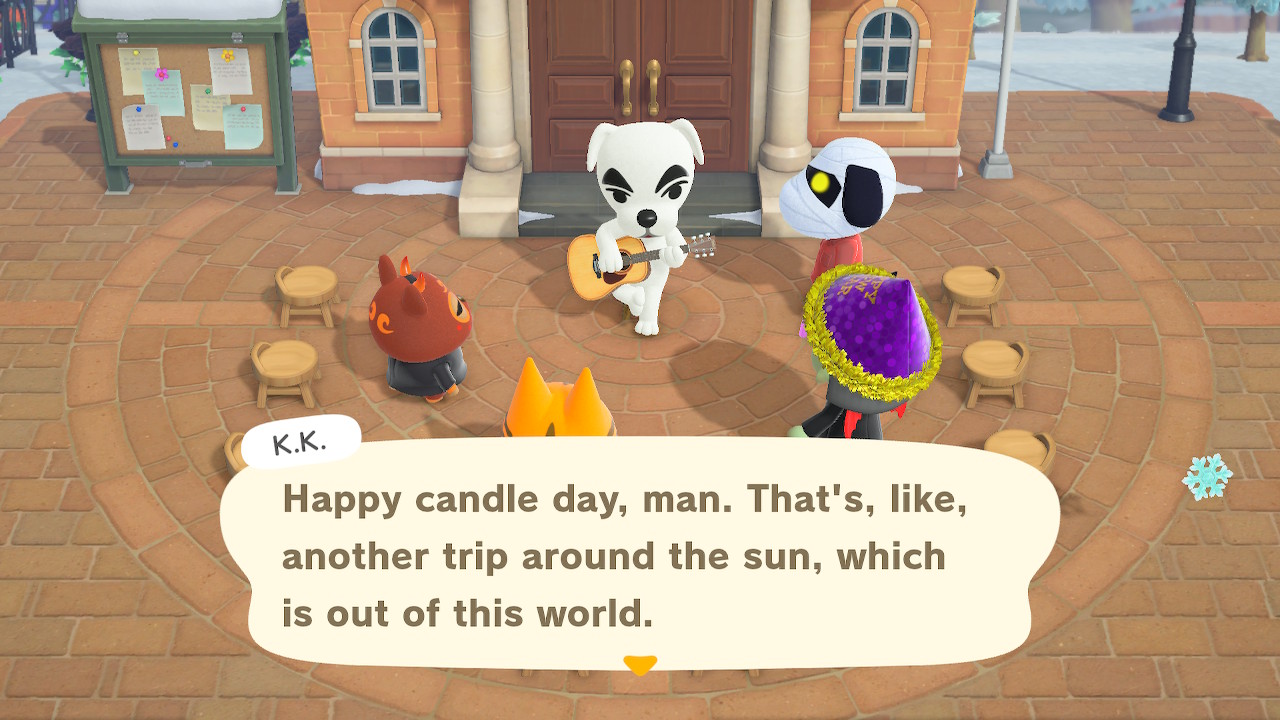Viewport: 1280px width, 720px height.
Task: Advance dialogue with the orange continue arrow
Action: [640, 664]
